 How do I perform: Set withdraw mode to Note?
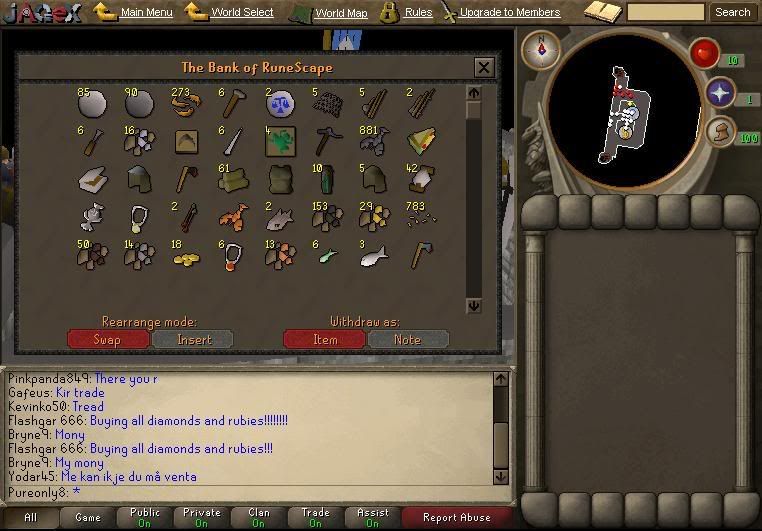point(408,339)
